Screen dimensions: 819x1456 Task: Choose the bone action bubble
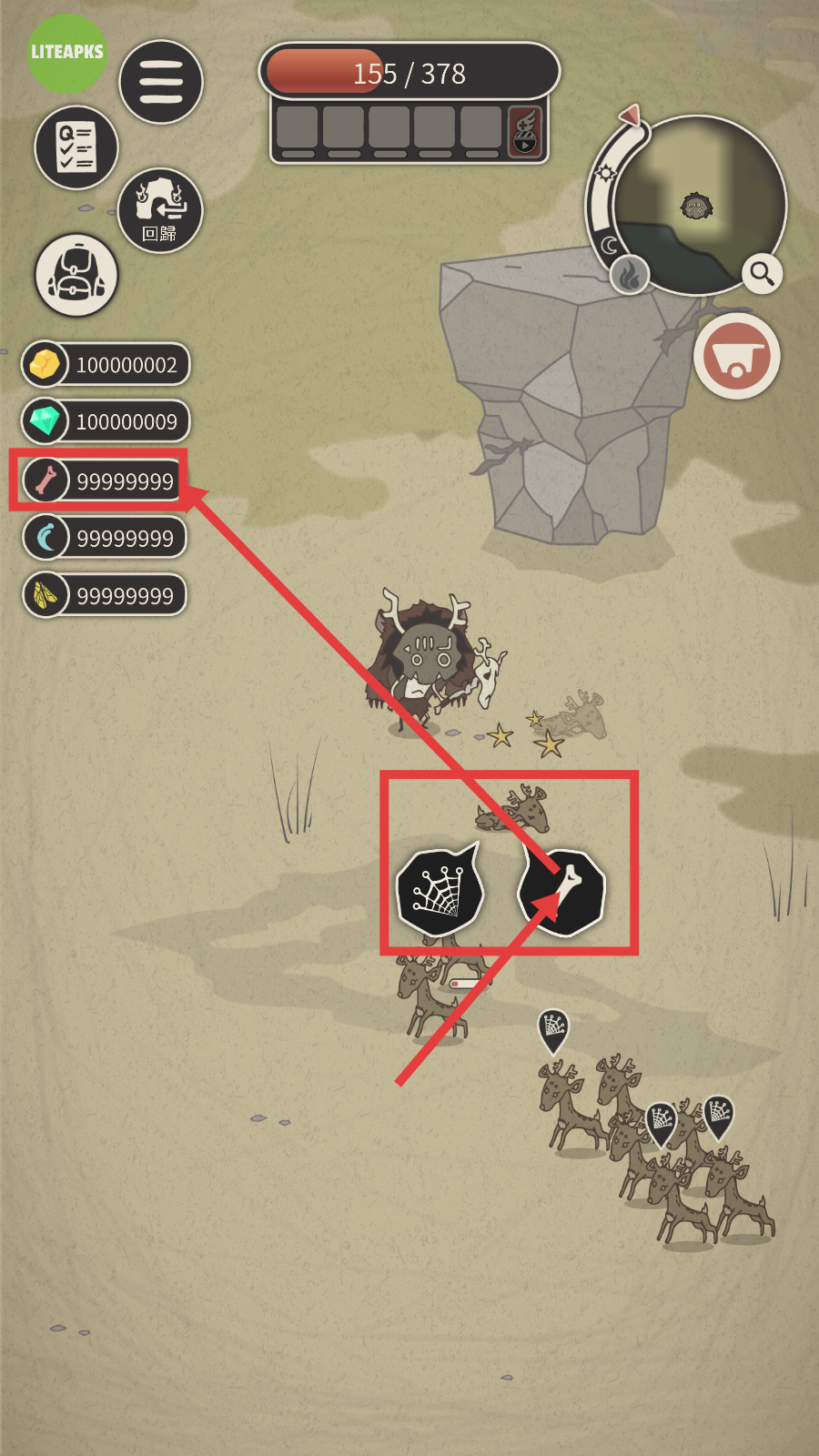pos(562,892)
